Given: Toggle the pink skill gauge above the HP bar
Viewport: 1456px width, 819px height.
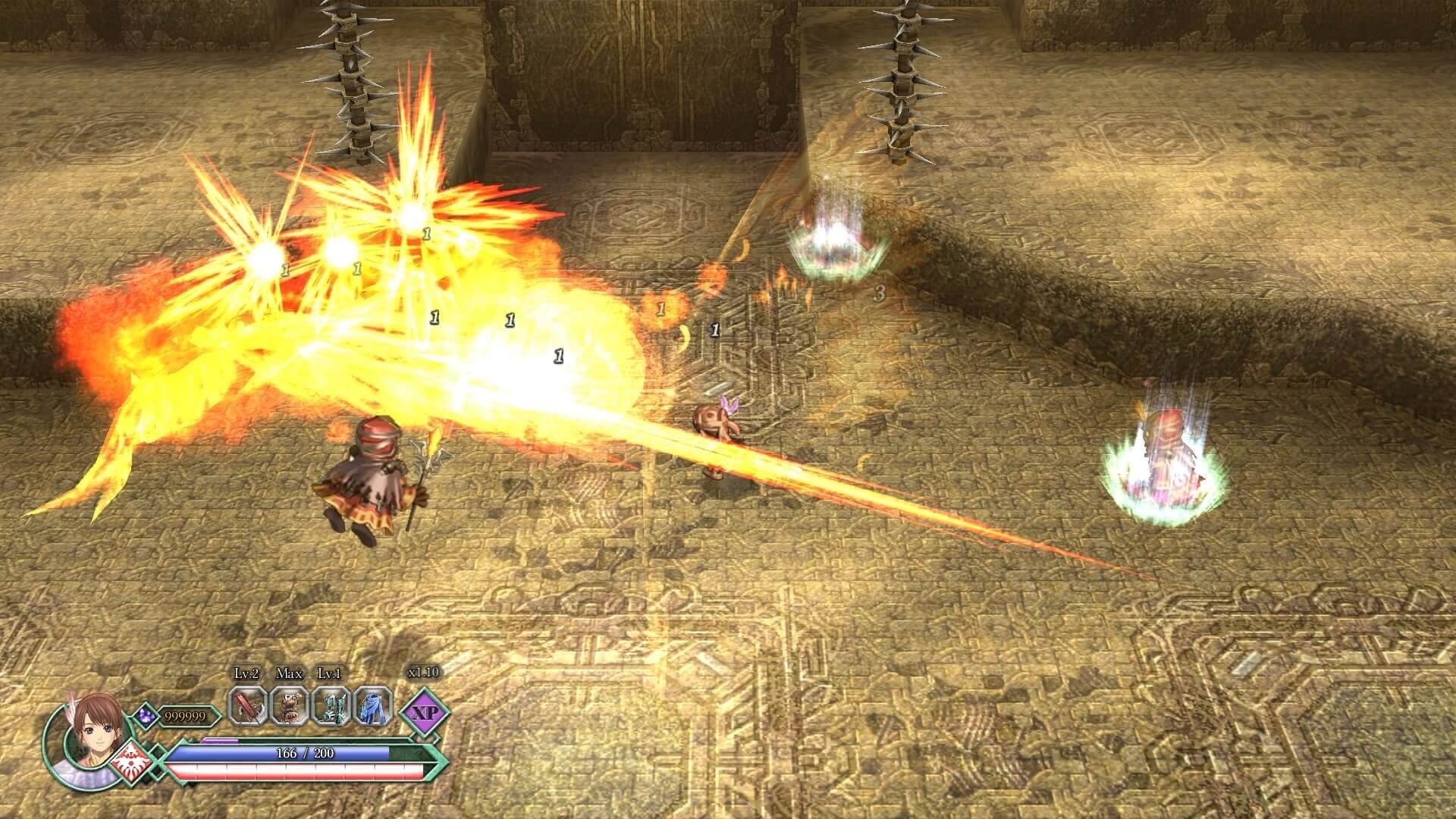Looking at the screenshot, I should click(220, 739).
